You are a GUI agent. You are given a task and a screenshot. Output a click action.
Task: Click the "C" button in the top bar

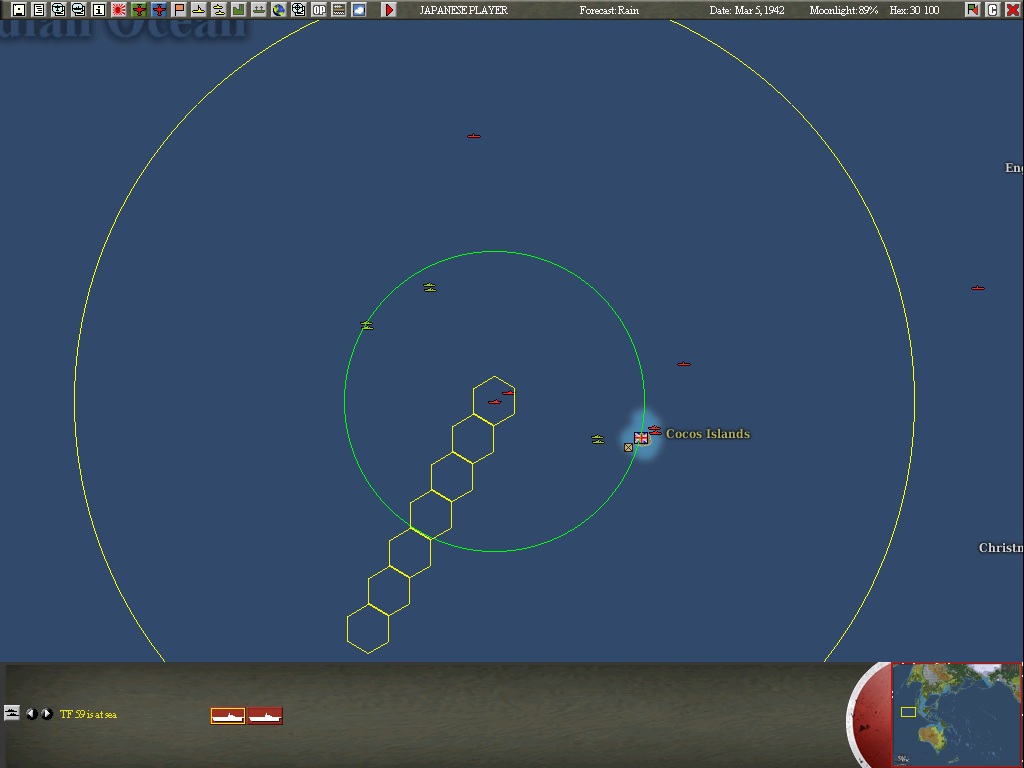pos(993,10)
